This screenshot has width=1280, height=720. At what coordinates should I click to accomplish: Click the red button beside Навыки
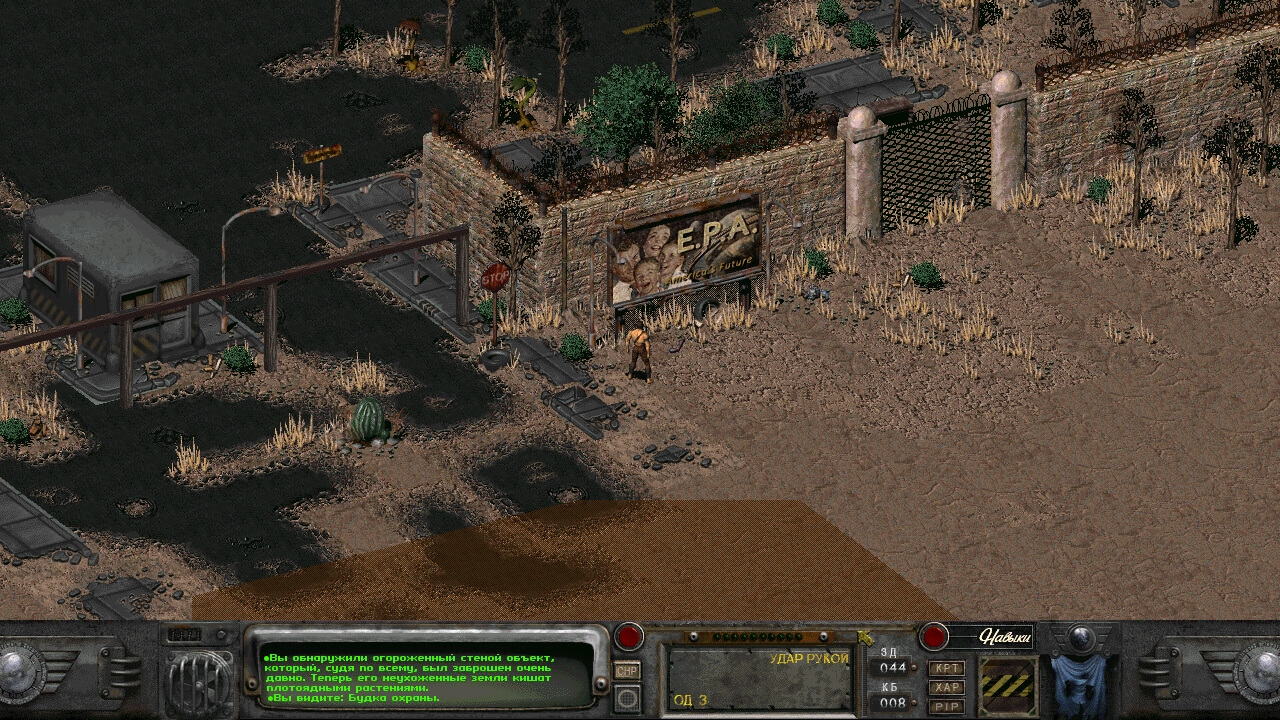click(934, 636)
